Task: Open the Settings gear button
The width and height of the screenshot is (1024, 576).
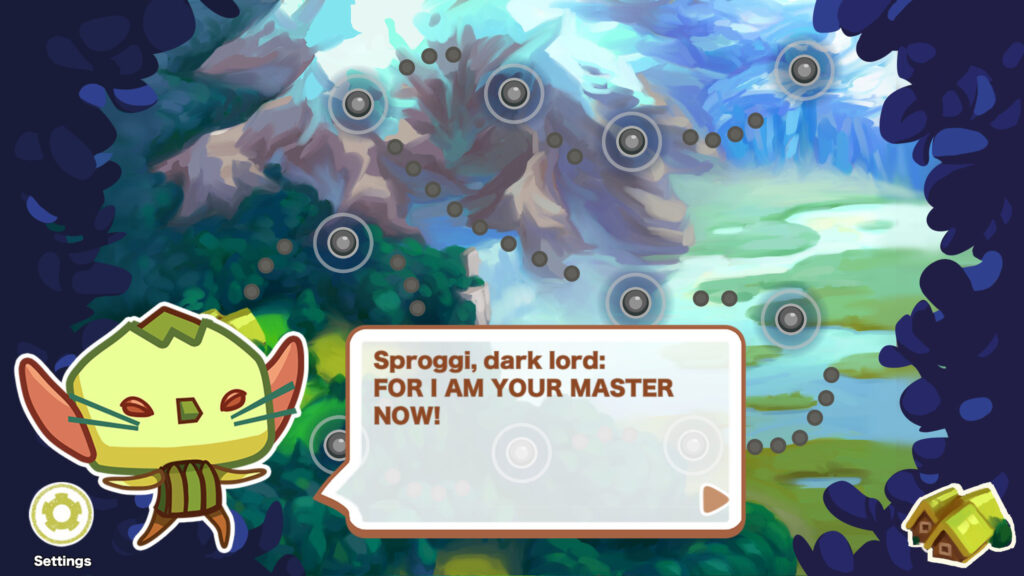Action: (61, 514)
